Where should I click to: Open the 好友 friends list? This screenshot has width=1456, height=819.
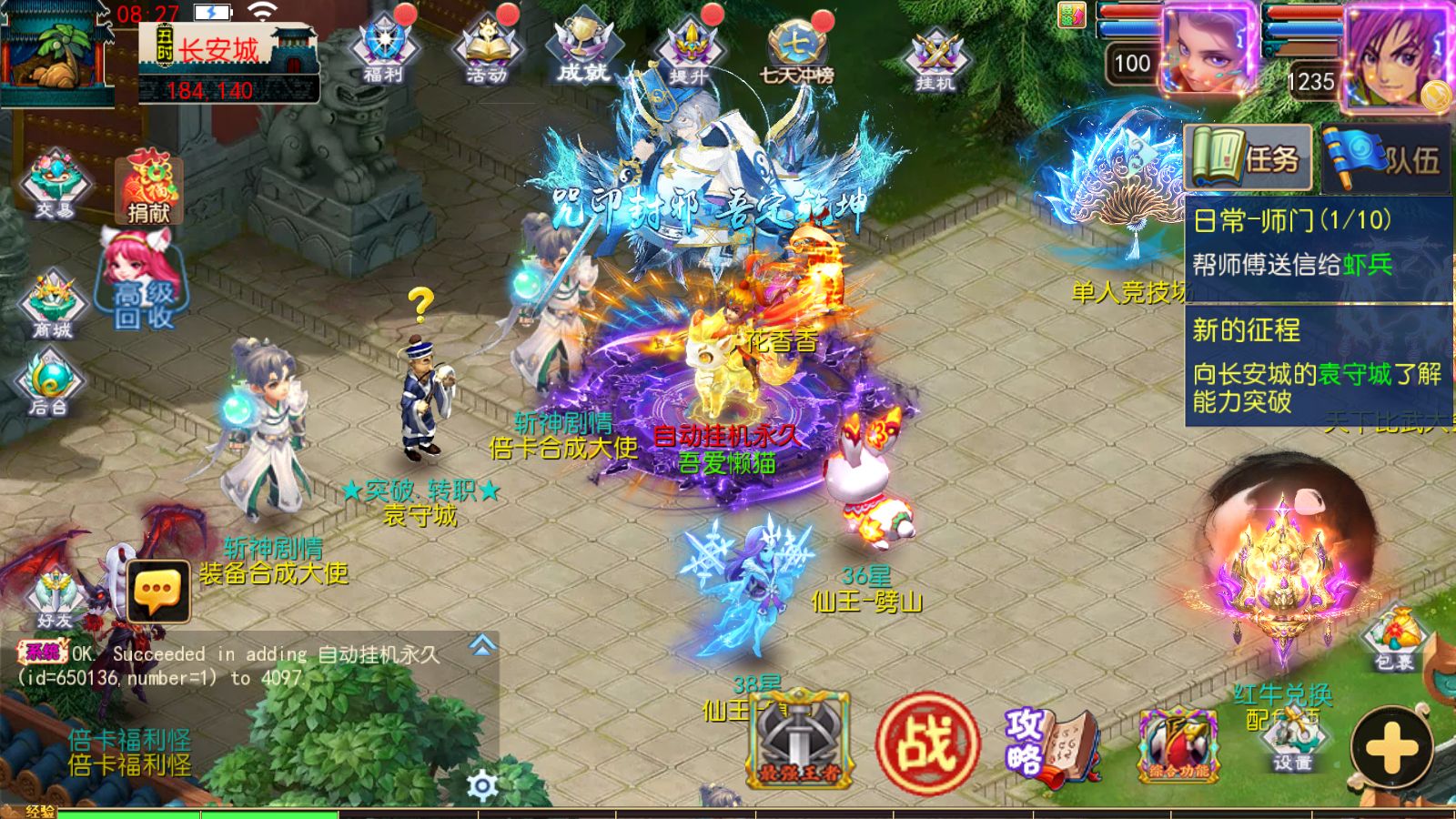pyautogui.click(x=55, y=596)
